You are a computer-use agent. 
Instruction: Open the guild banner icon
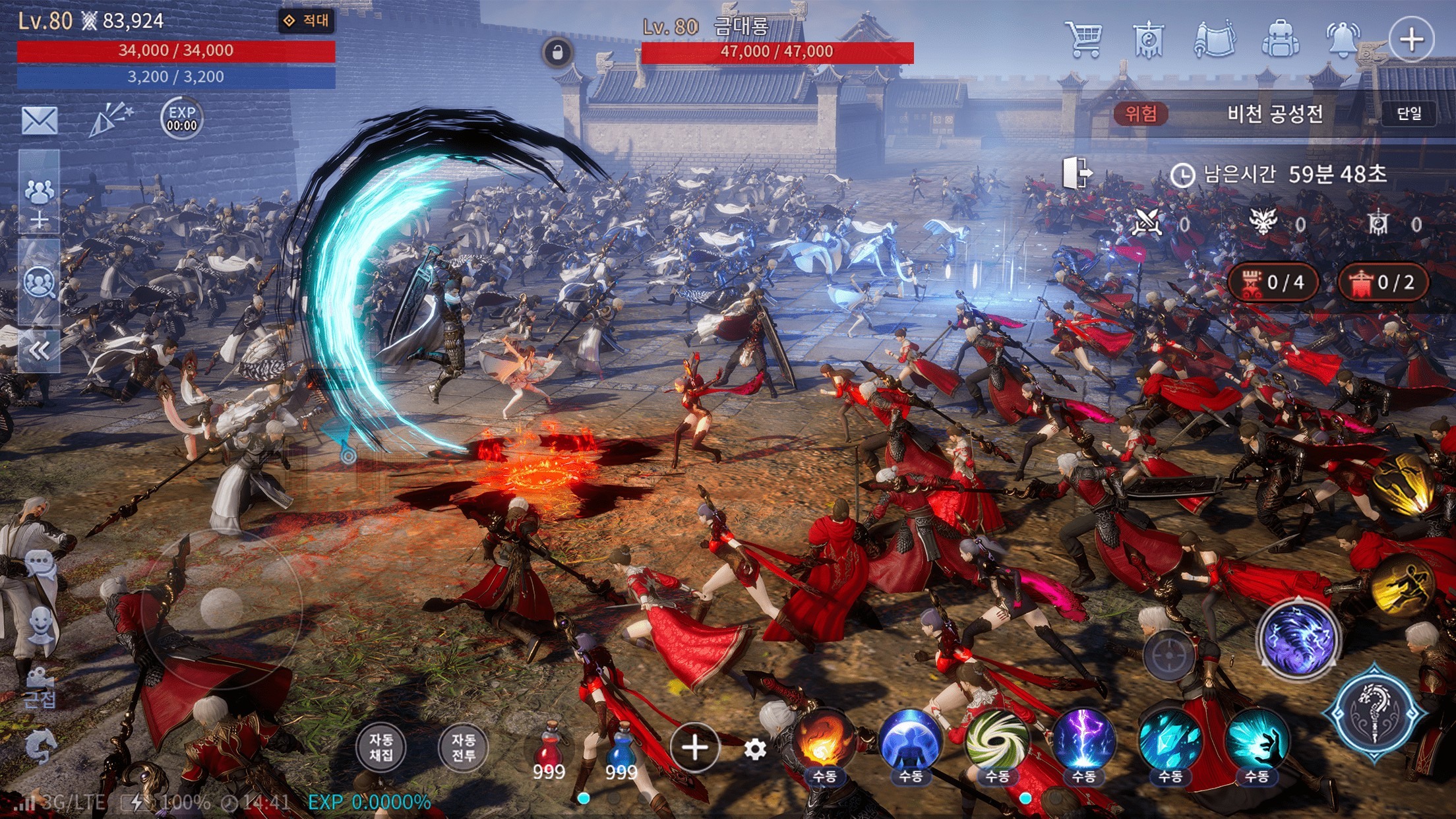click(x=1148, y=40)
